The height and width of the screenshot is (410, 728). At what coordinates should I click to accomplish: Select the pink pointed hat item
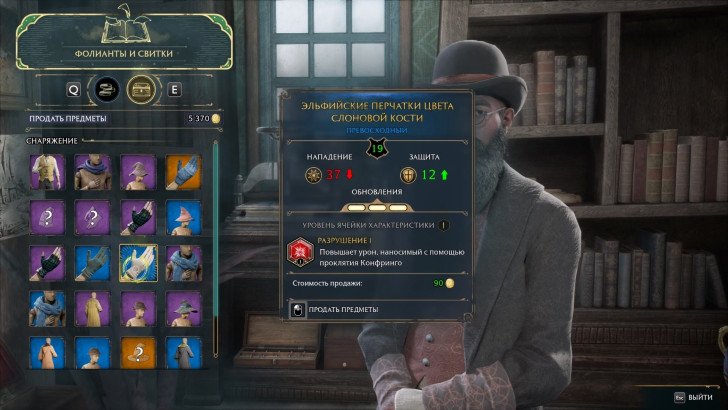click(x=181, y=216)
